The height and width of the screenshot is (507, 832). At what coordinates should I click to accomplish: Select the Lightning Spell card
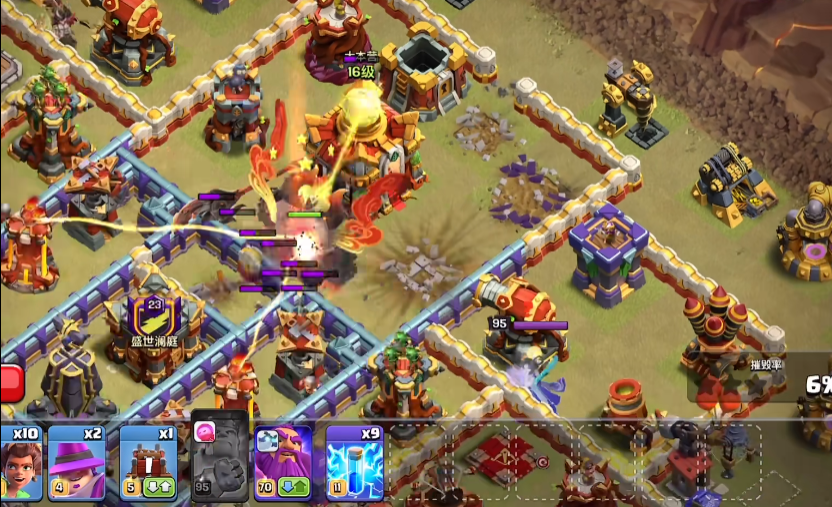pyautogui.click(x=354, y=463)
